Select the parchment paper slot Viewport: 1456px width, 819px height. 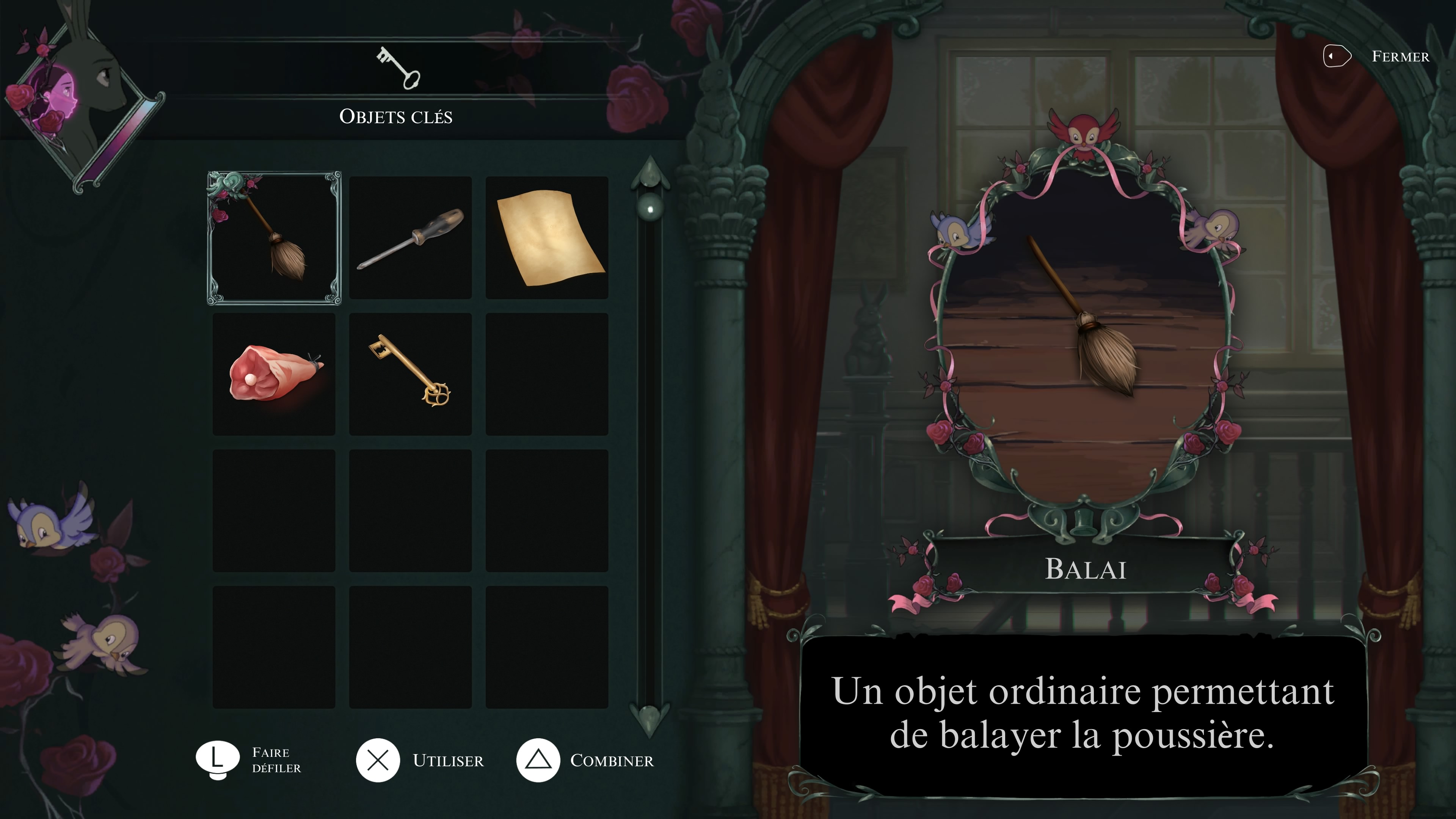click(x=546, y=237)
